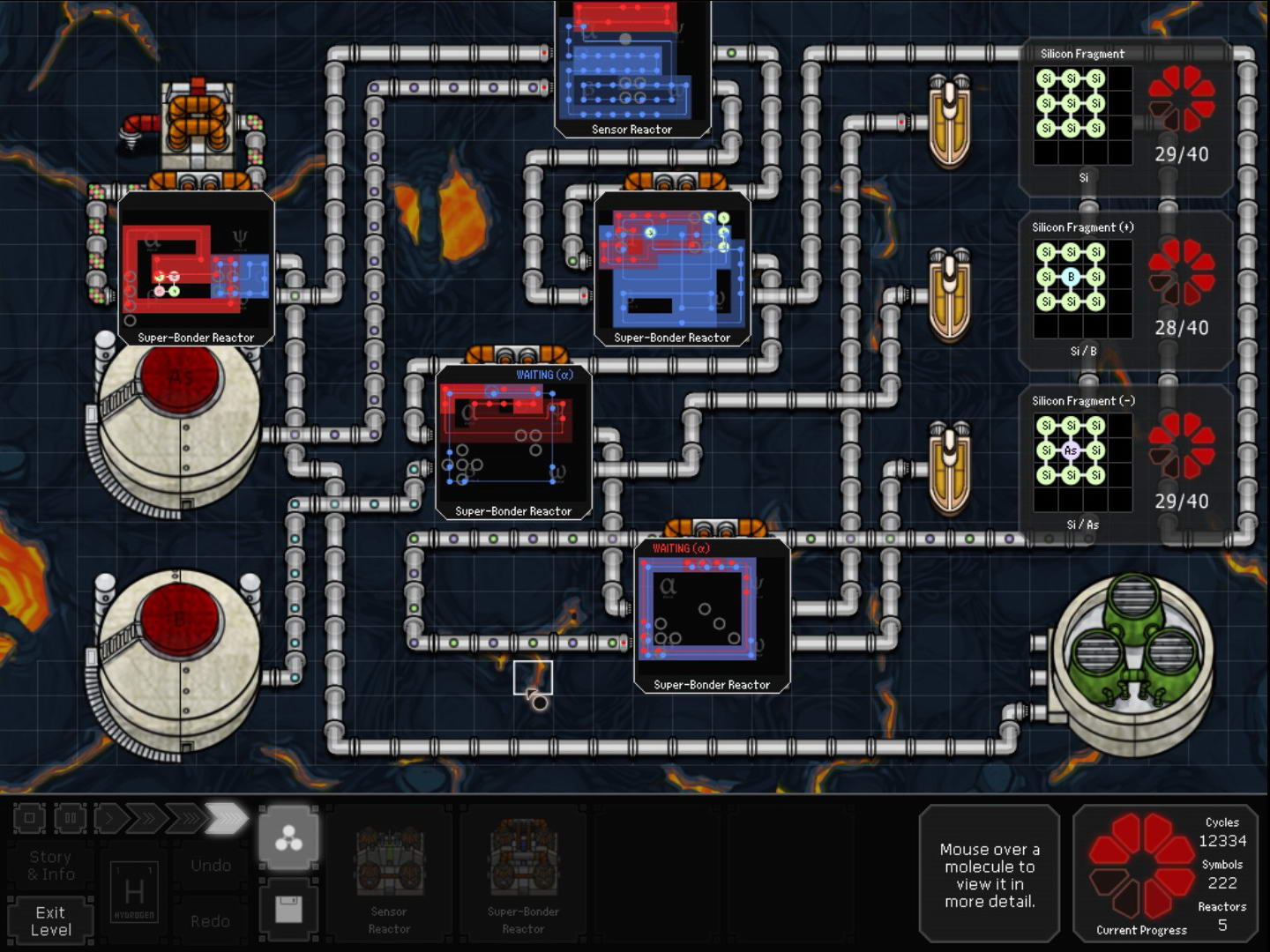Select the highlighted four-arrow fastest speed
The width and height of the screenshot is (1270, 952).
point(227,818)
